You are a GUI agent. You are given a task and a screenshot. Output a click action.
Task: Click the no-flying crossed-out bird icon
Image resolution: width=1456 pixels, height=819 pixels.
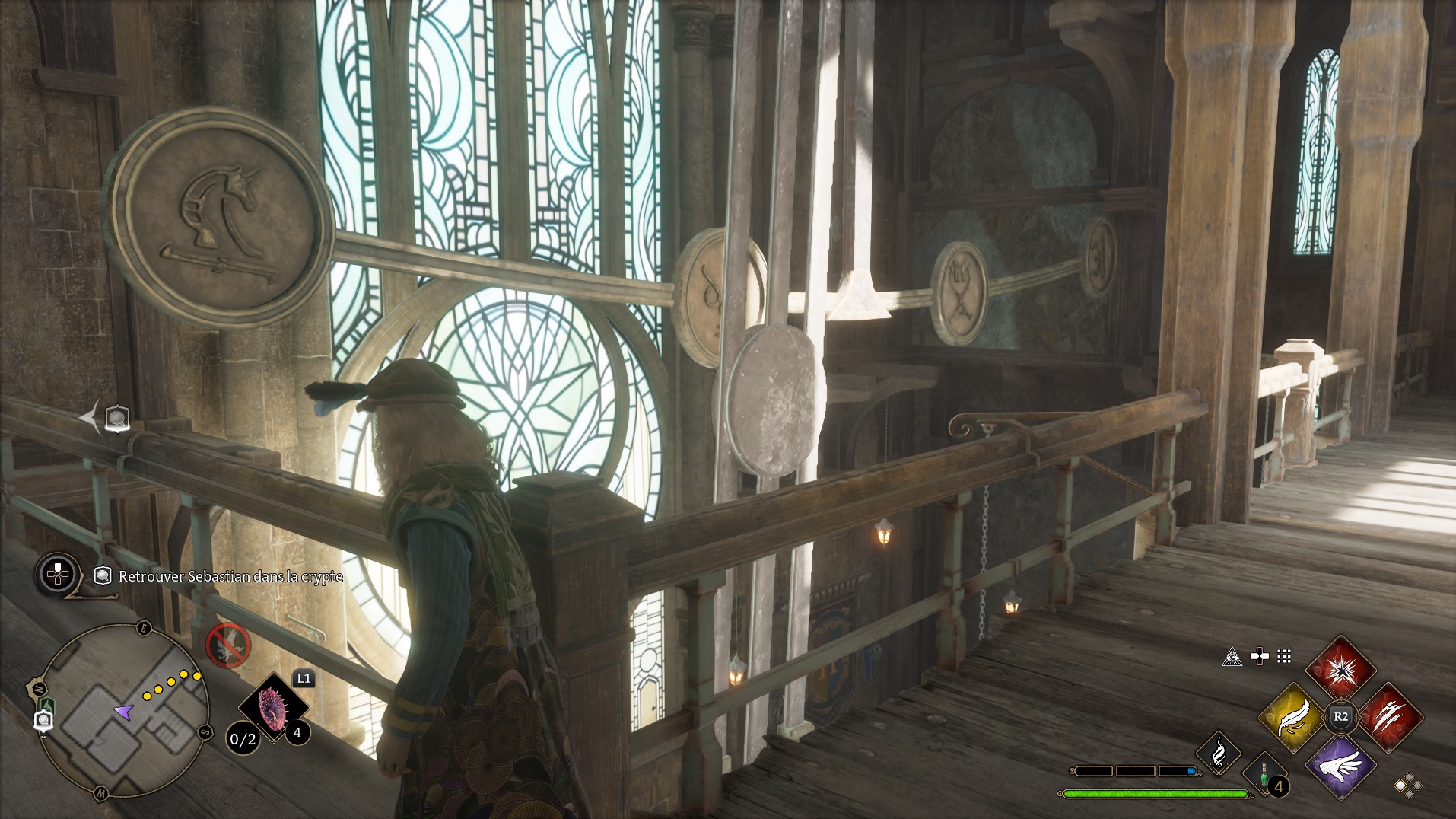click(228, 645)
